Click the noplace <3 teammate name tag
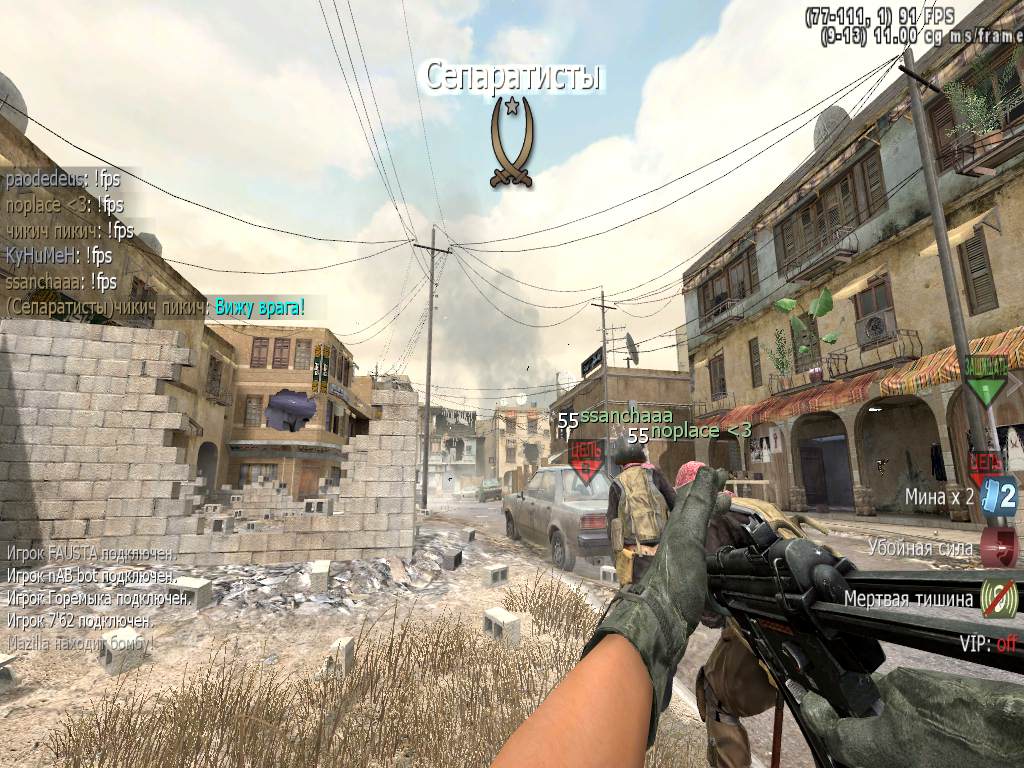1024x768 pixels. (x=700, y=431)
